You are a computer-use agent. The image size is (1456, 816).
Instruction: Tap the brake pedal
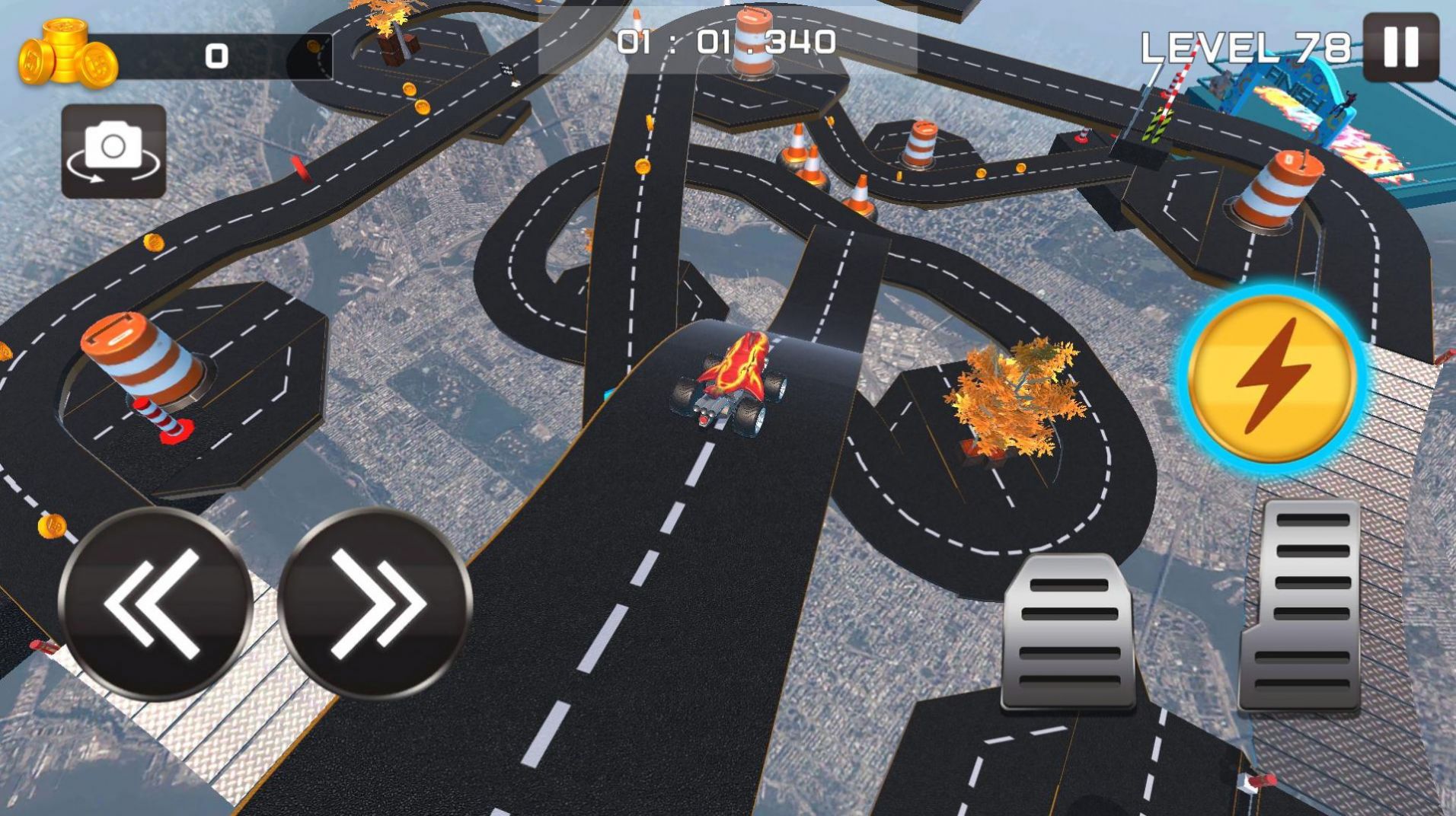click(x=1068, y=632)
